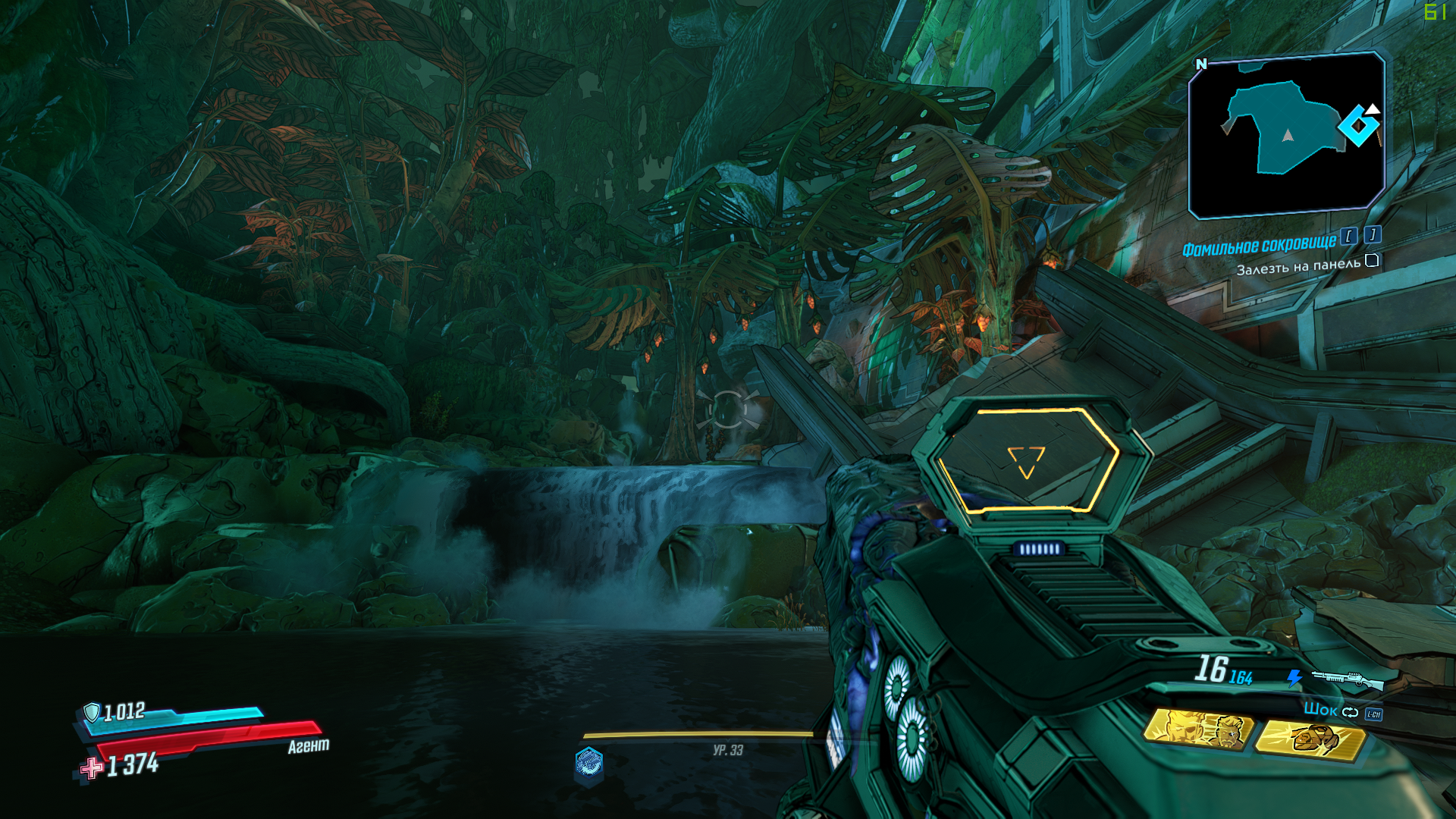Toggle the Шок weapon mode switch arrows
1456x819 pixels.
[x=1351, y=712]
